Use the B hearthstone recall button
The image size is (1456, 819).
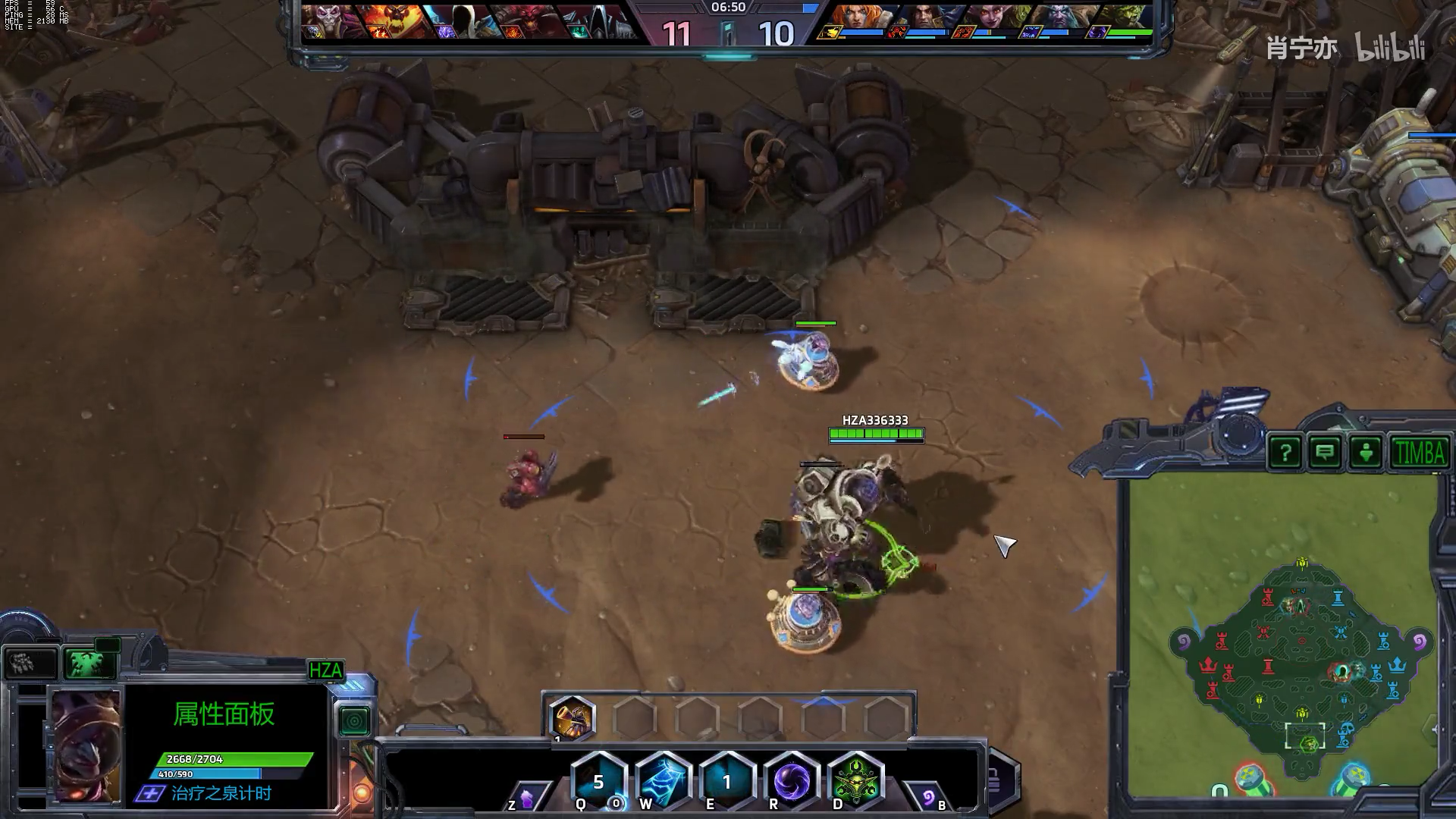928,797
